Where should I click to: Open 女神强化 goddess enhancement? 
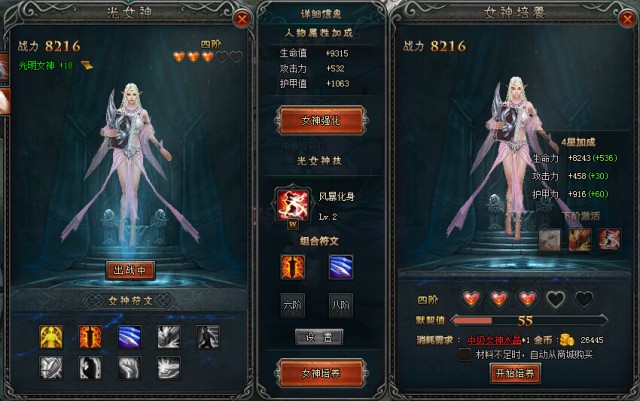pyautogui.click(x=322, y=120)
